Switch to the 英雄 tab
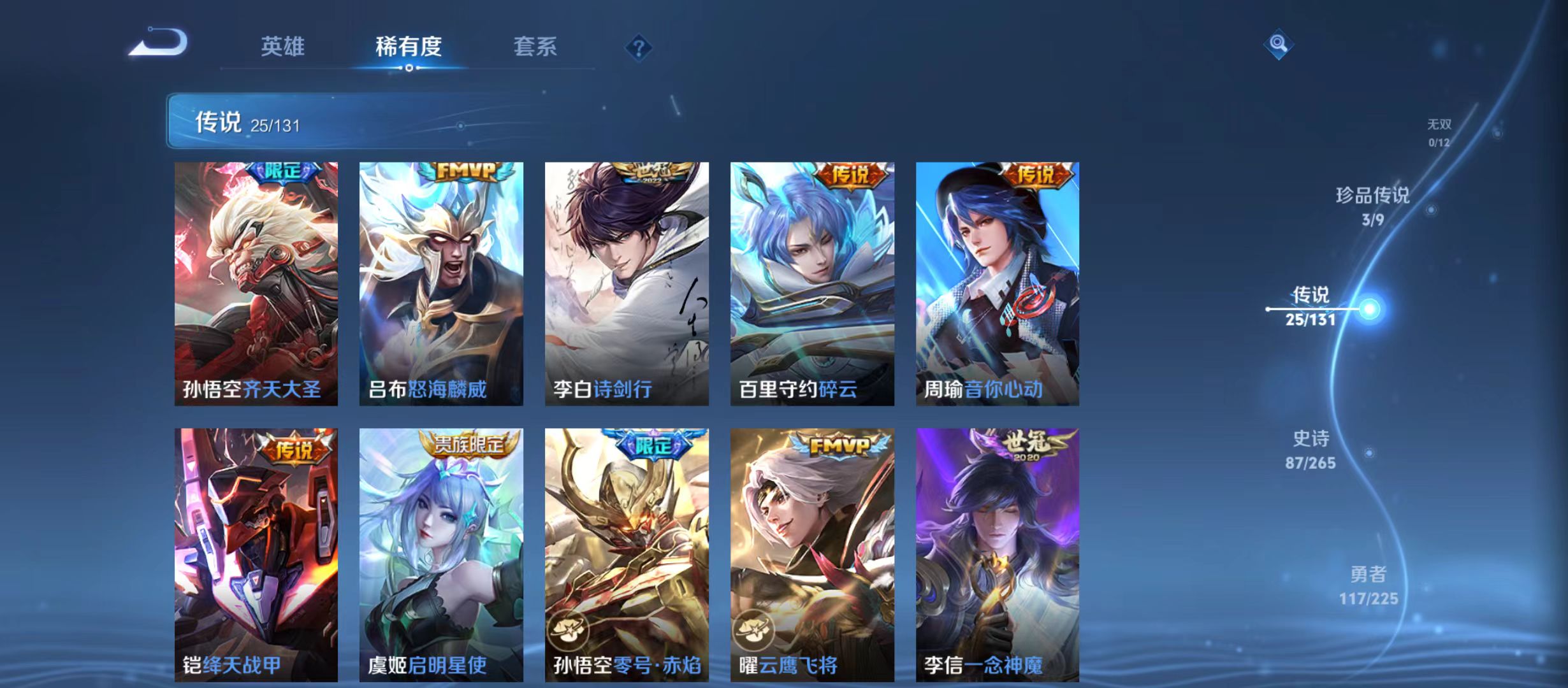This screenshot has width=1568, height=688. [284, 45]
